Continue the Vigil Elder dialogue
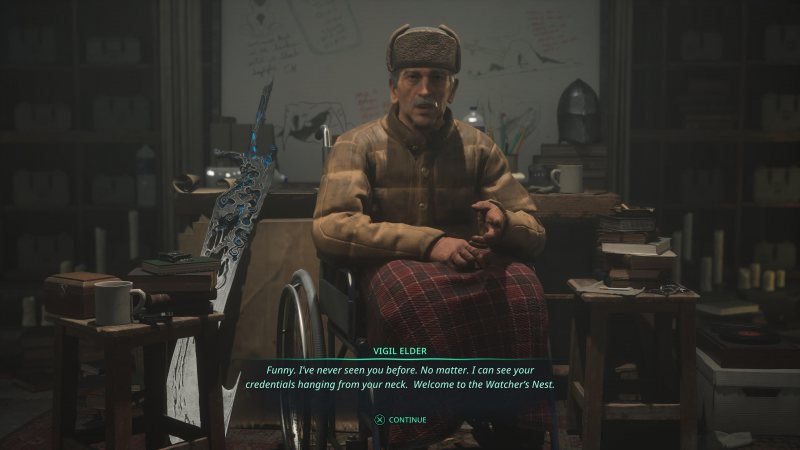800x450 pixels. (400, 420)
